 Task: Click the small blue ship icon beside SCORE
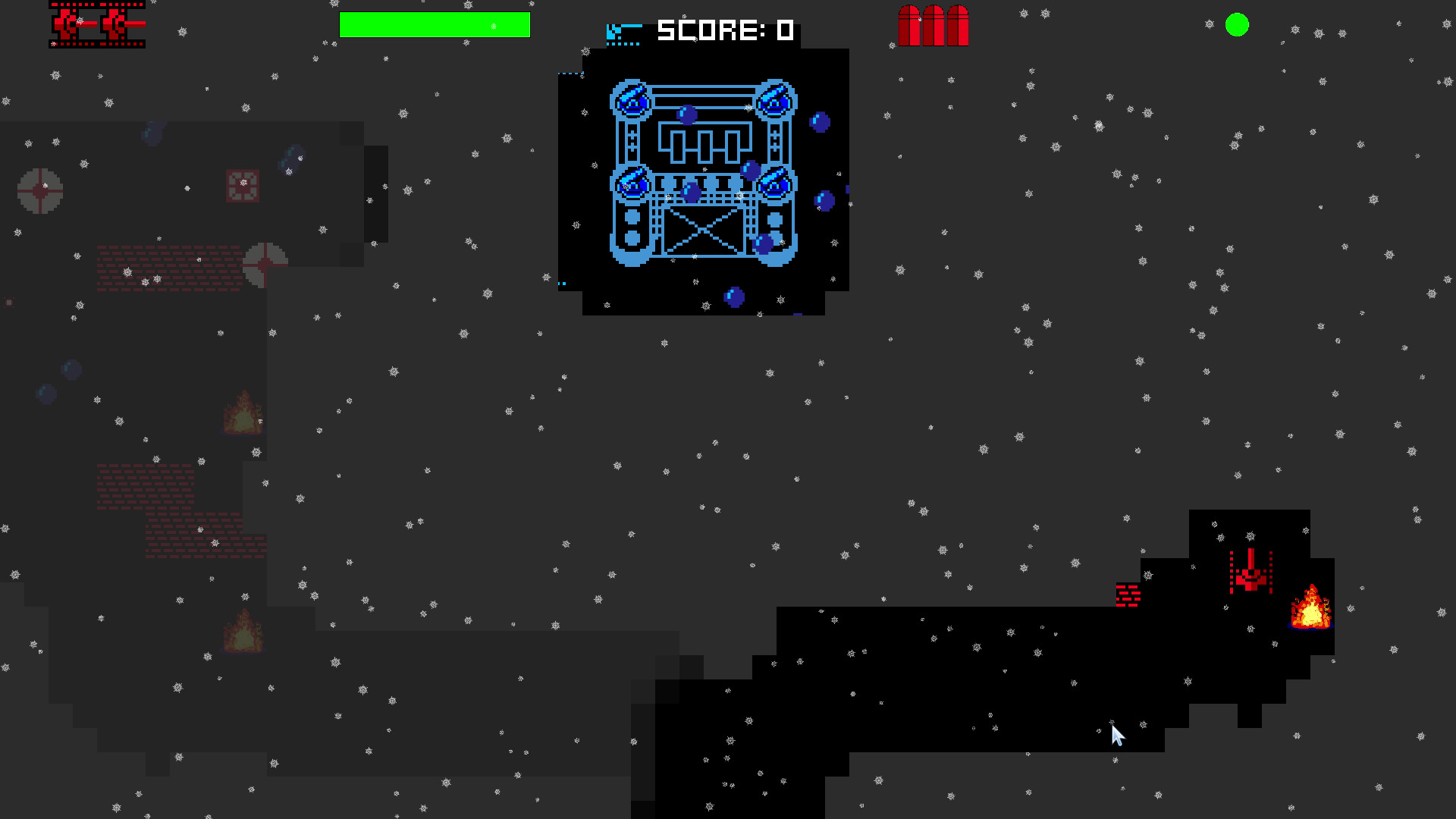click(622, 31)
